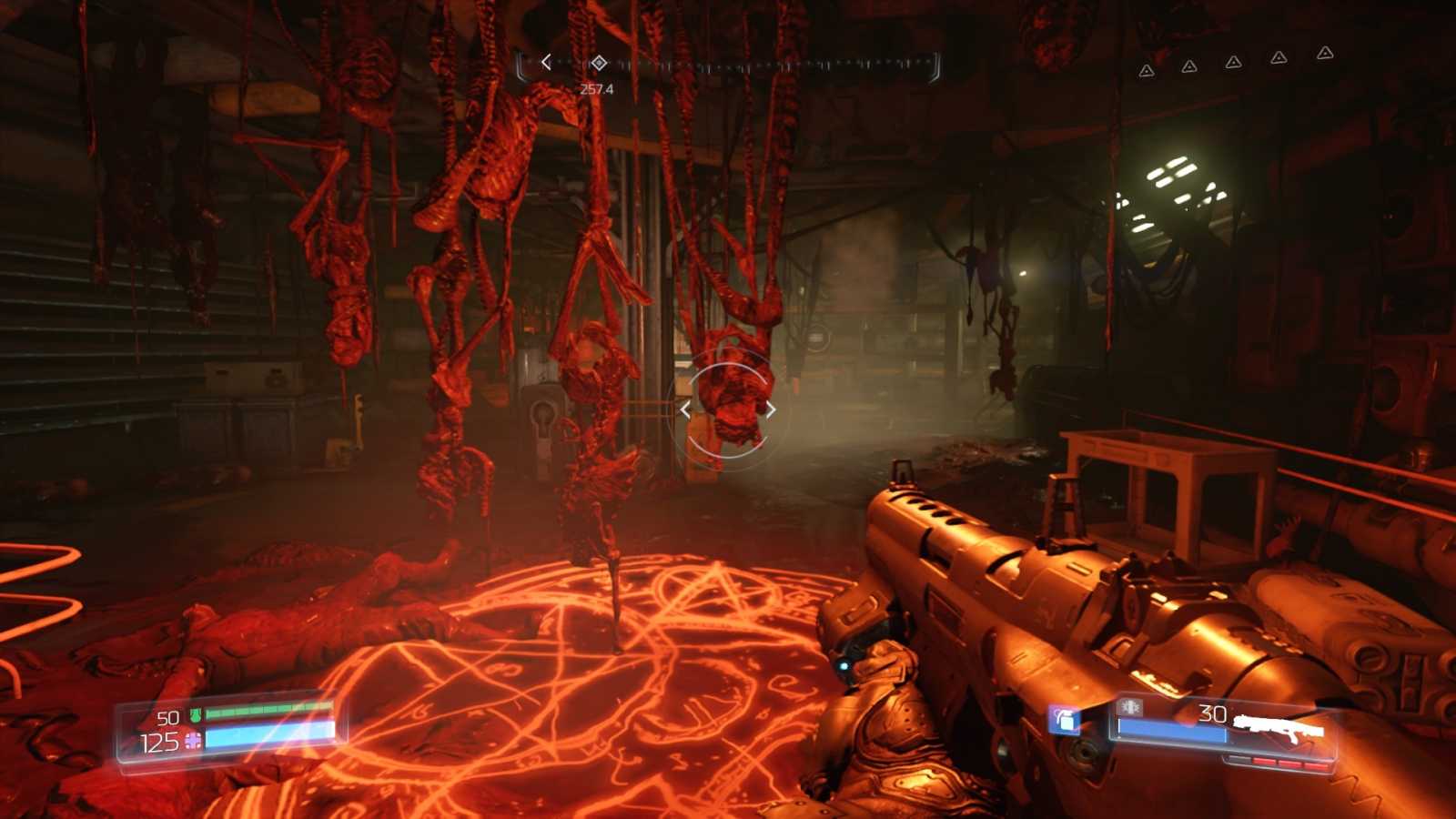Click the compass's left-pointing arrow indicator
The width and height of the screenshot is (1456, 819).
click(546, 62)
